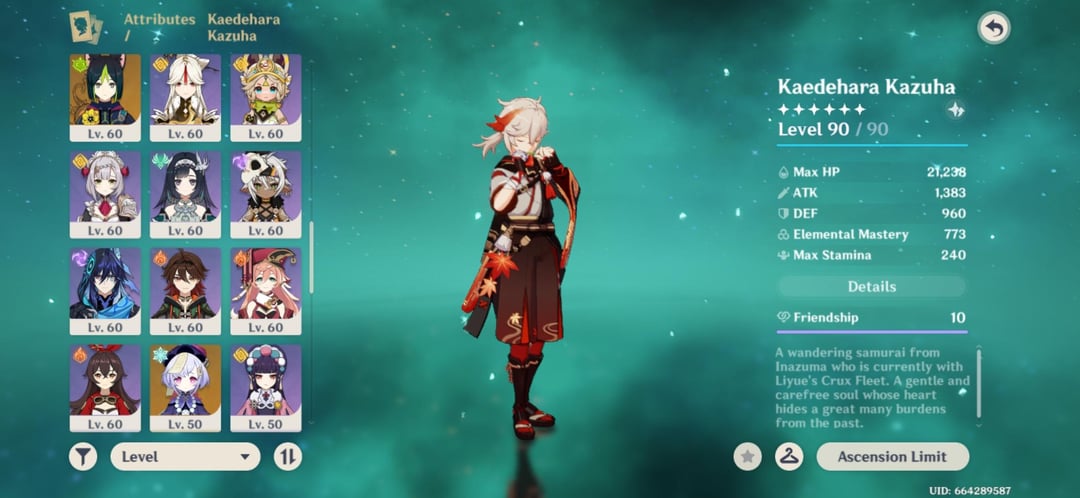Screen dimensions: 1080x498
Task: Select Qiqi's portrait
Action: pos(185,380)
